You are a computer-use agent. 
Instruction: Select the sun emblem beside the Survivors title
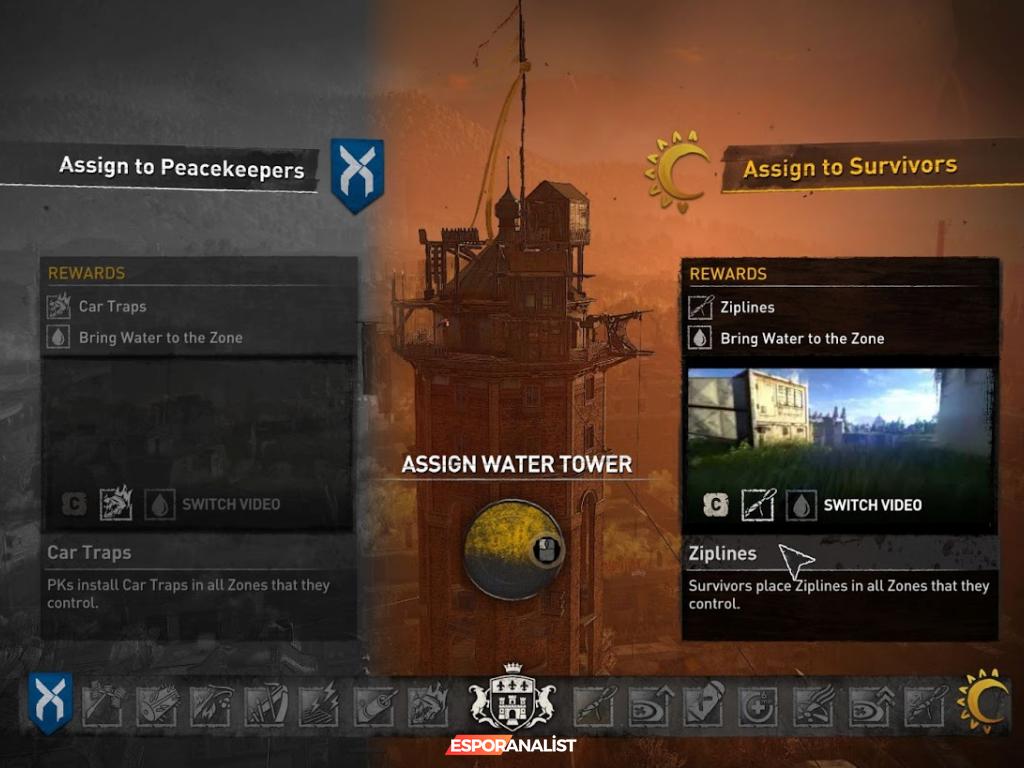[x=678, y=171]
